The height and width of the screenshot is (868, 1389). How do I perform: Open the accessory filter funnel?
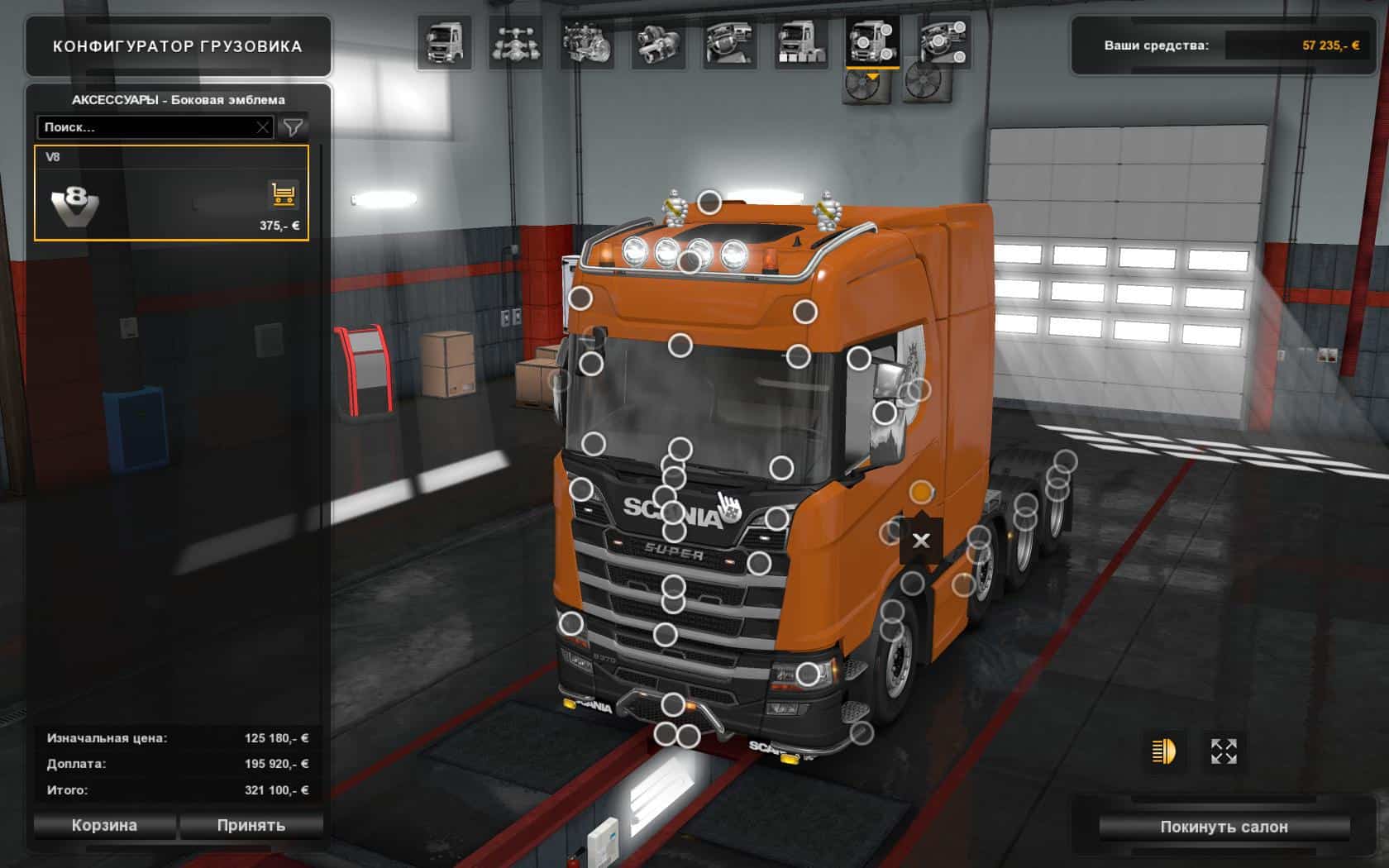pyautogui.click(x=293, y=127)
